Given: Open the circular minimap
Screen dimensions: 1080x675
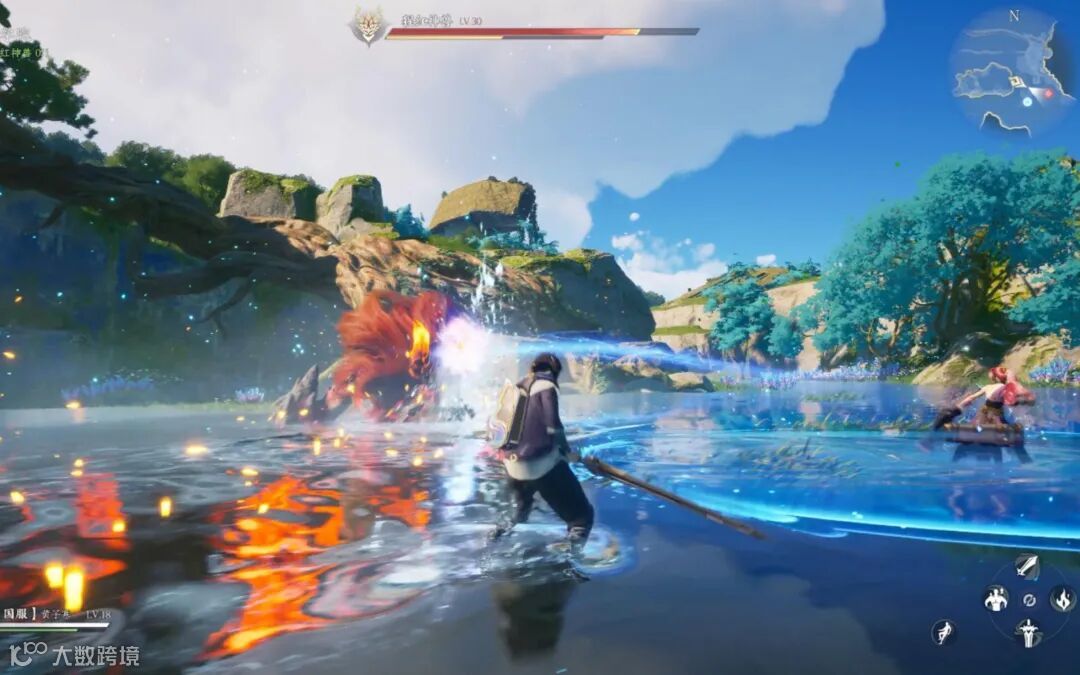Looking at the screenshot, I should 1010,70.
